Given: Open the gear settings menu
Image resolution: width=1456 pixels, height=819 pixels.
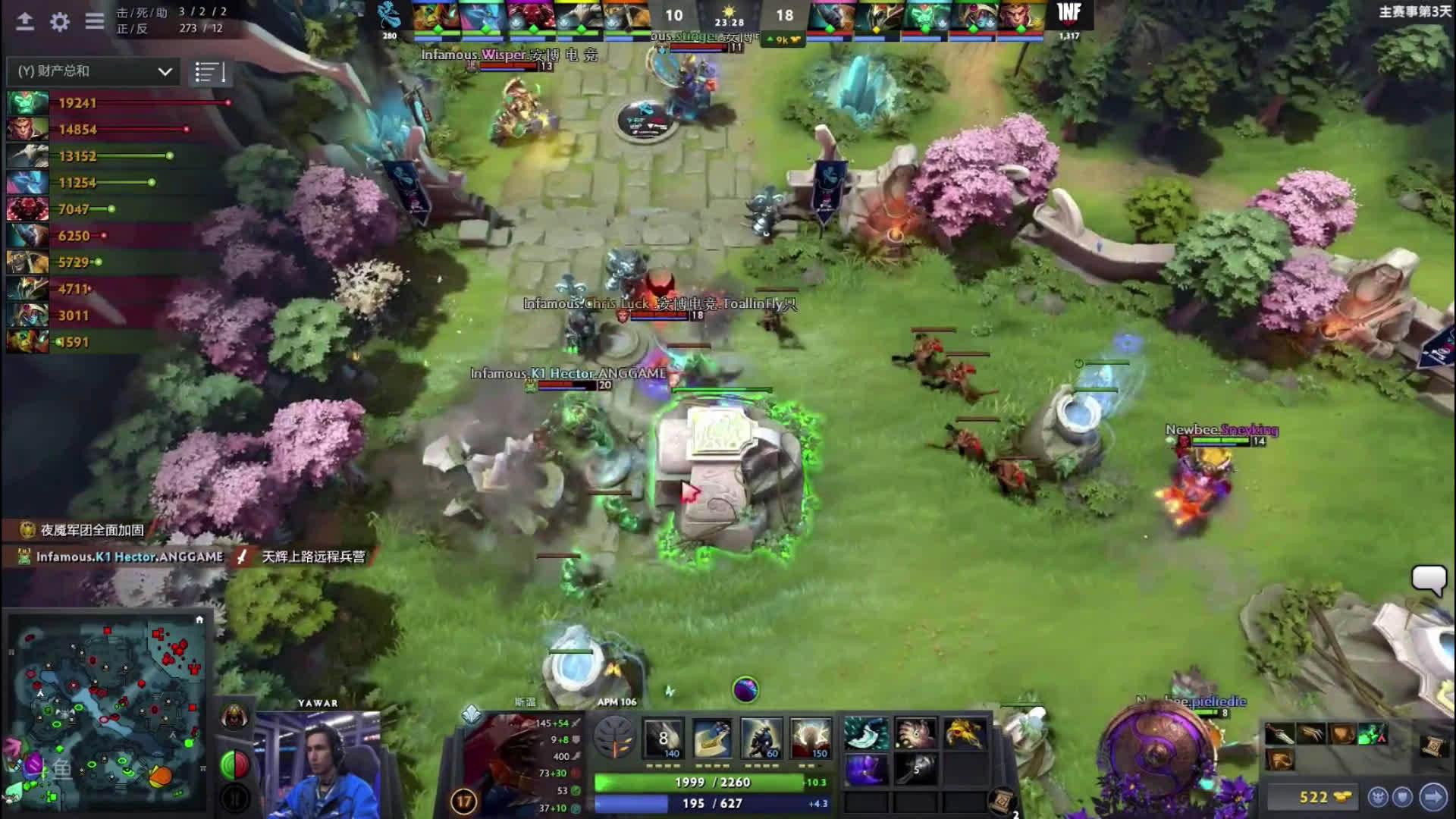Looking at the screenshot, I should pyautogui.click(x=59, y=21).
